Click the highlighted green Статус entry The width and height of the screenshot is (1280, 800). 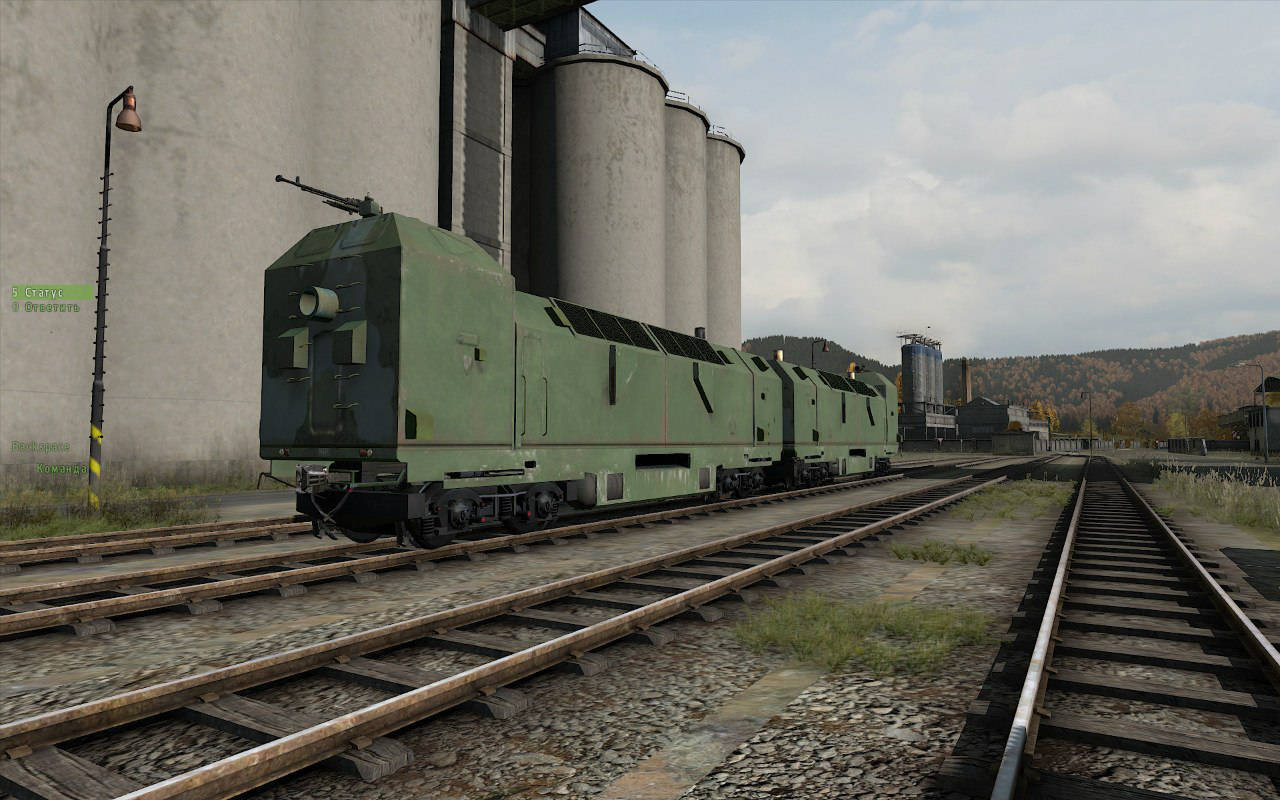tap(40, 292)
